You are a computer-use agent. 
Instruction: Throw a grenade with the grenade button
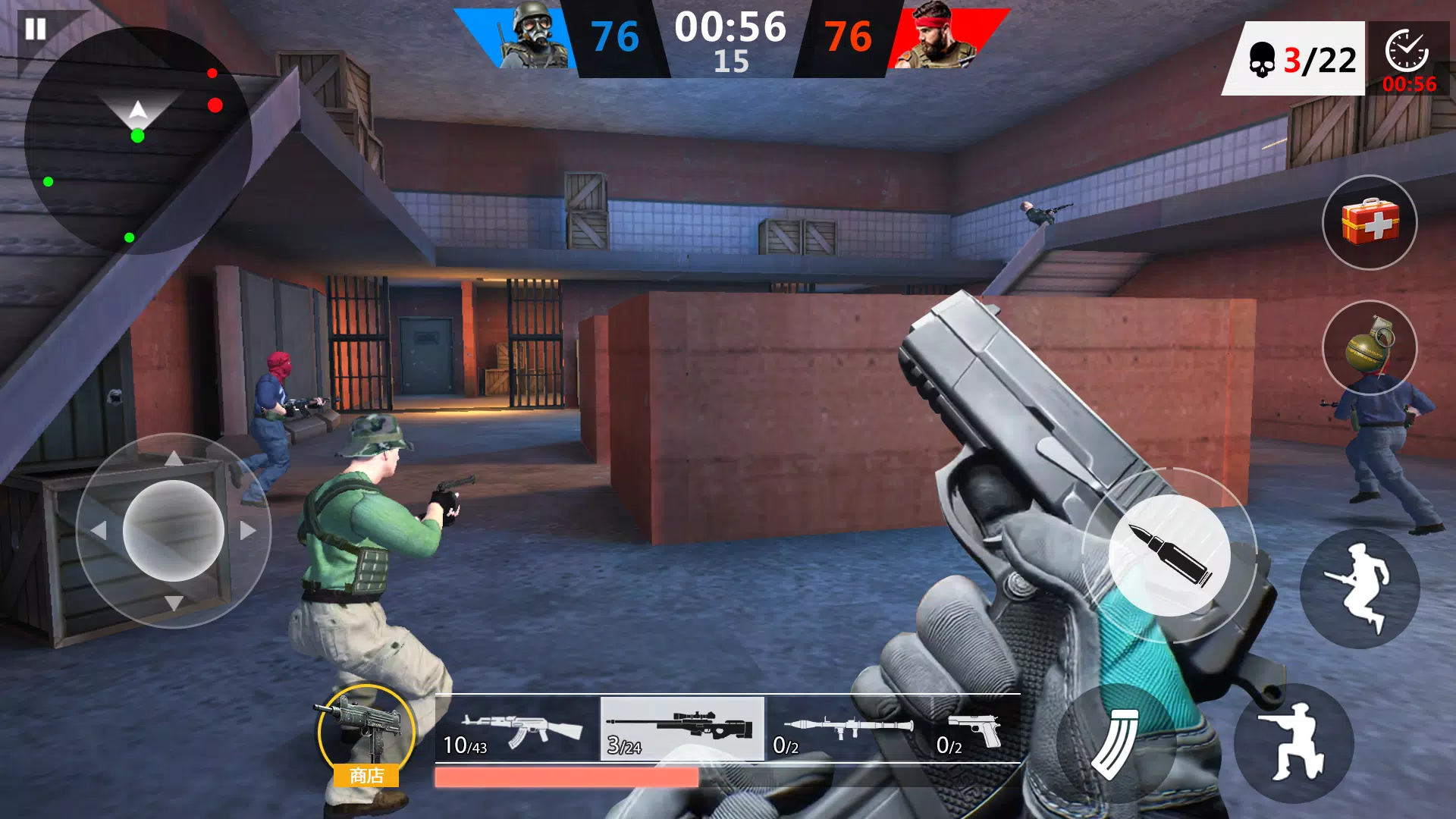point(1370,347)
